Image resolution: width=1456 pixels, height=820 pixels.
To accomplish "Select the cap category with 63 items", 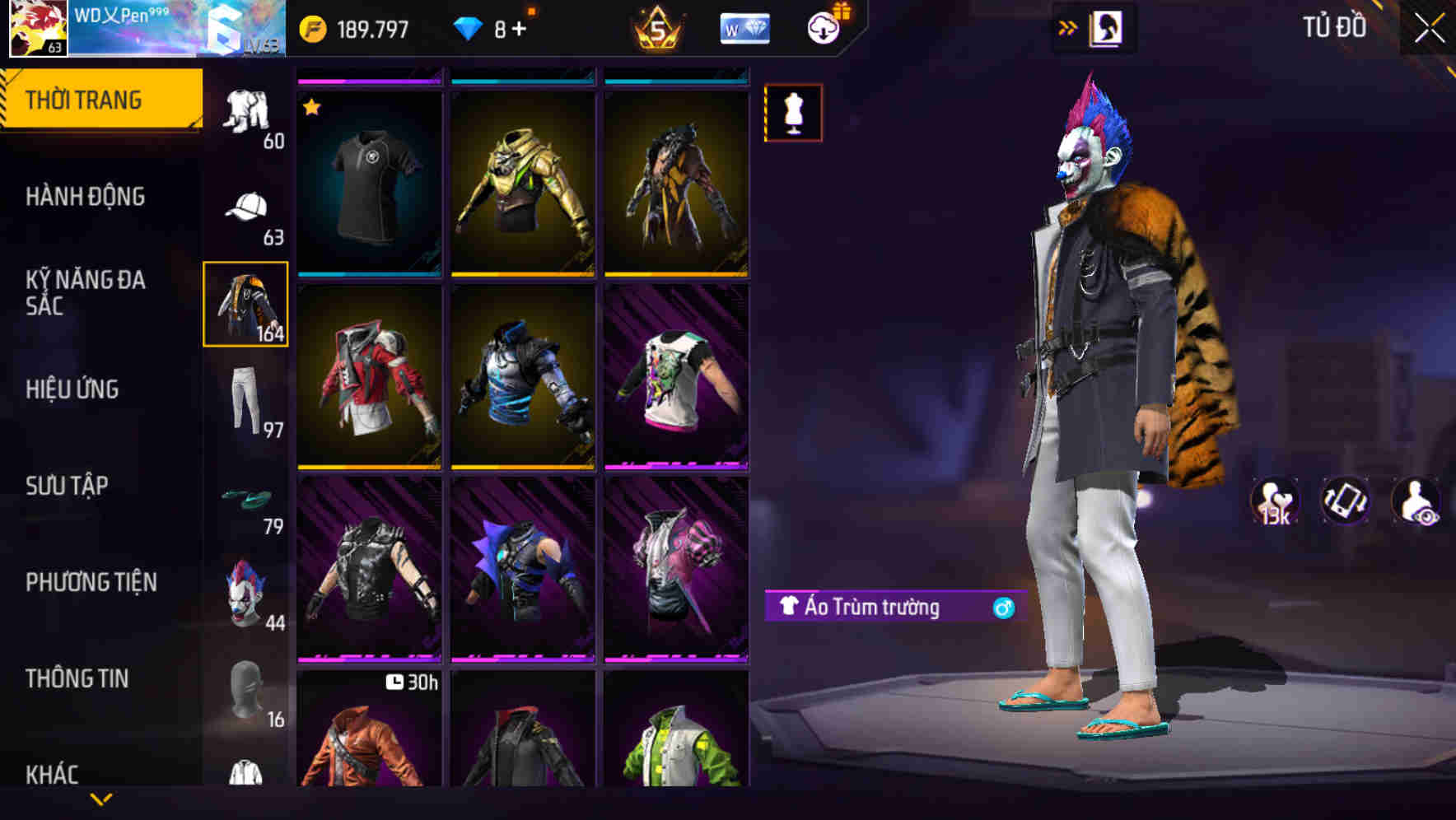I will click(x=245, y=205).
